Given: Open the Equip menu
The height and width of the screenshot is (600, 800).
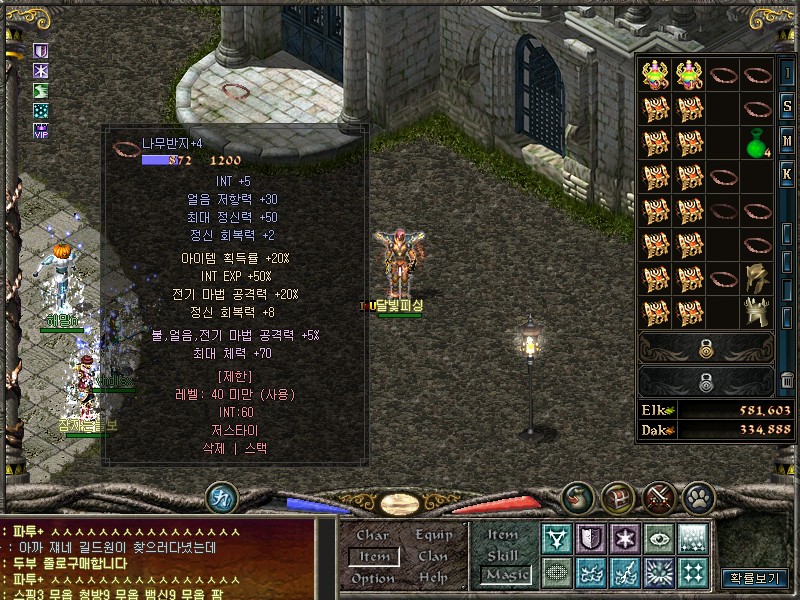Looking at the screenshot, I should [433, 535].
